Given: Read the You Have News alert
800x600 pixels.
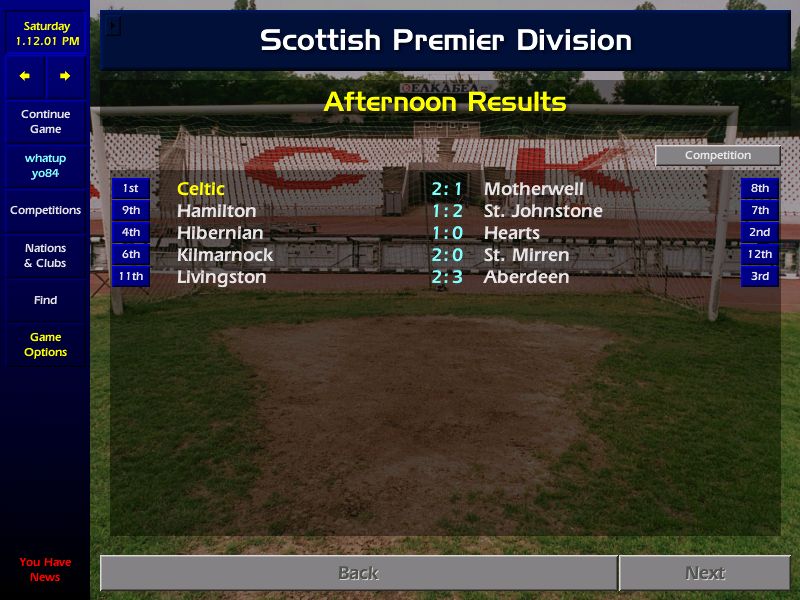Looking at the screenshot, I should pos(45,570).
